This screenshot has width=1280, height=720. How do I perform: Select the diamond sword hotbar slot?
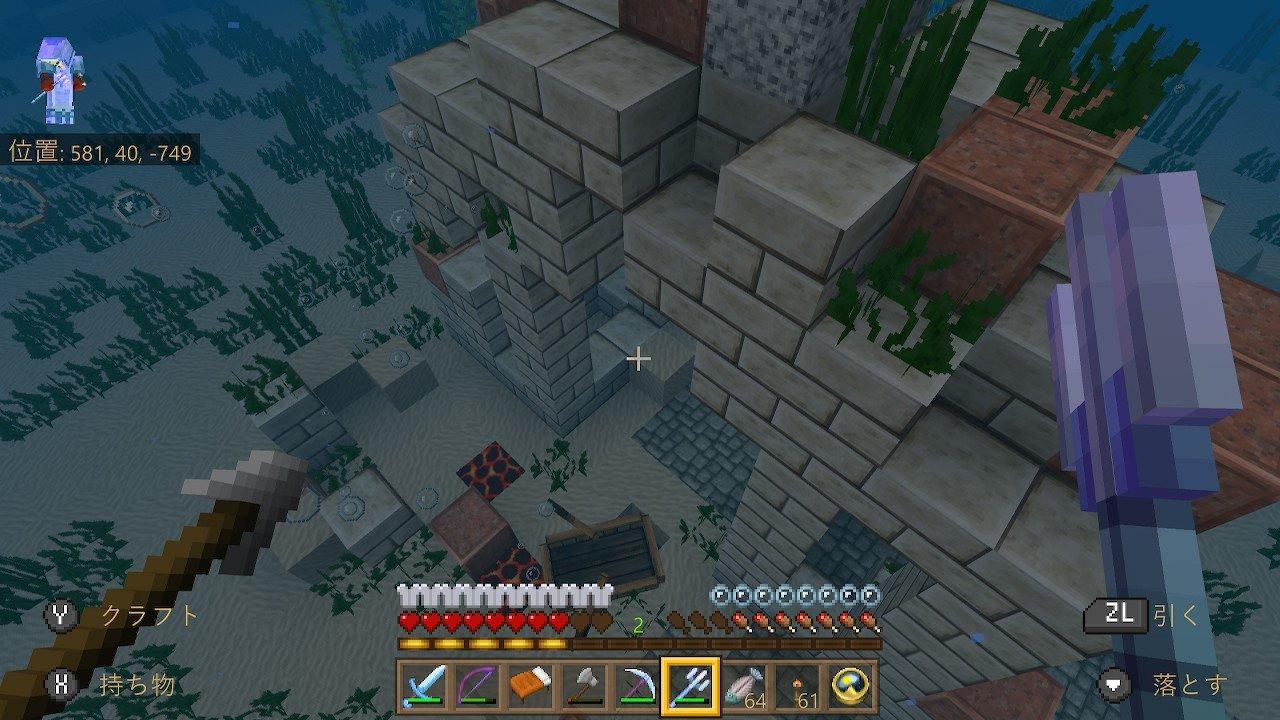click(x=423, y=686)
